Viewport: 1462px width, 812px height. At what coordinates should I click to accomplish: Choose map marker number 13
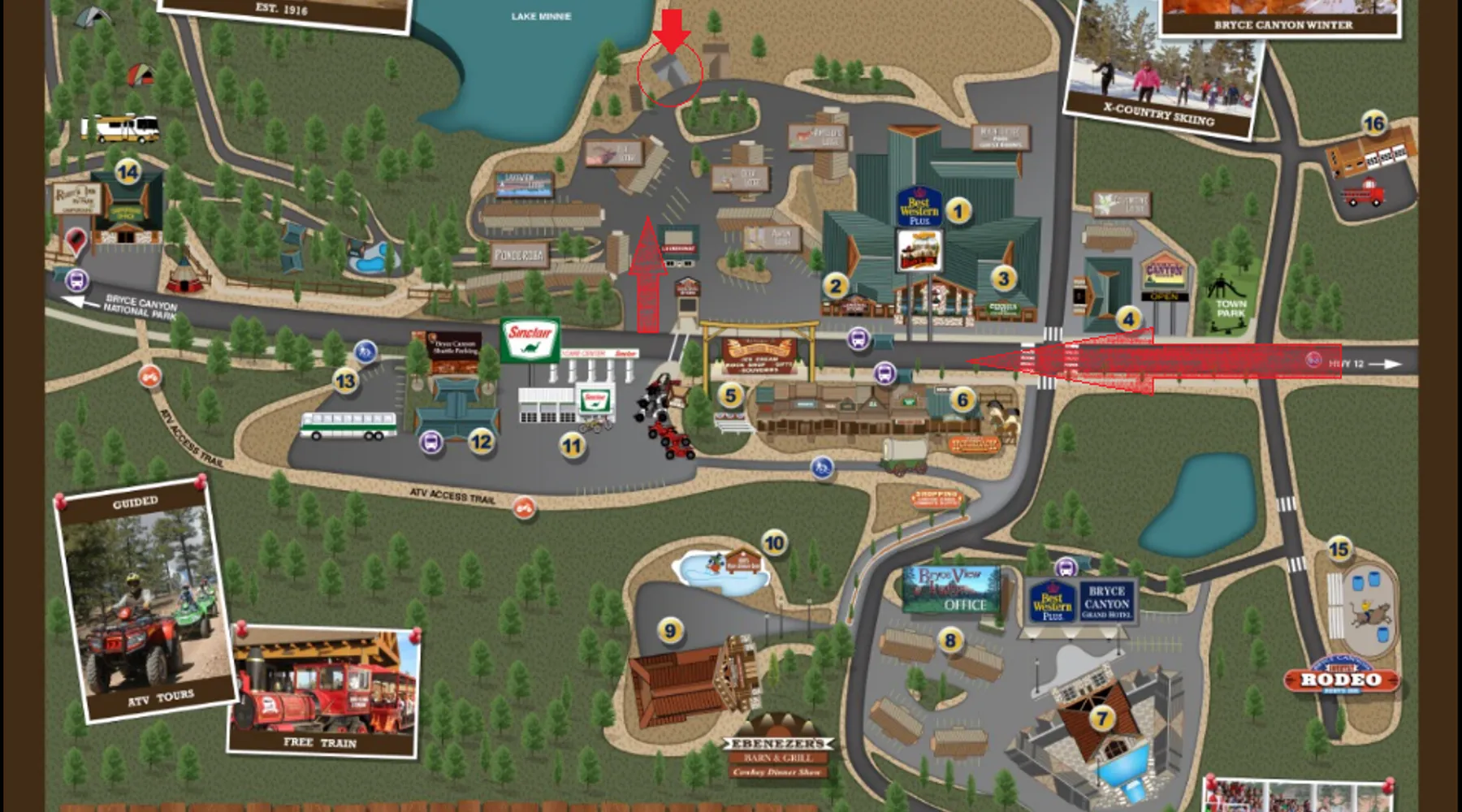coord(346,381)
